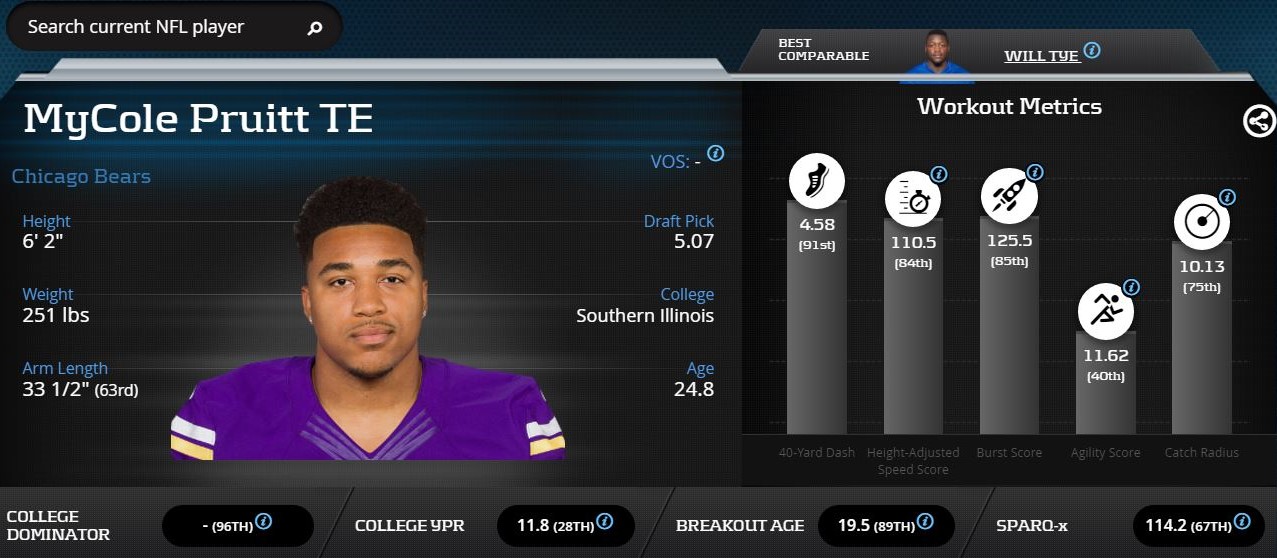The height and width of the screenshot is (558, 1277).
Task: Show info for Best Comparable
Action: tap(1092, 50)
